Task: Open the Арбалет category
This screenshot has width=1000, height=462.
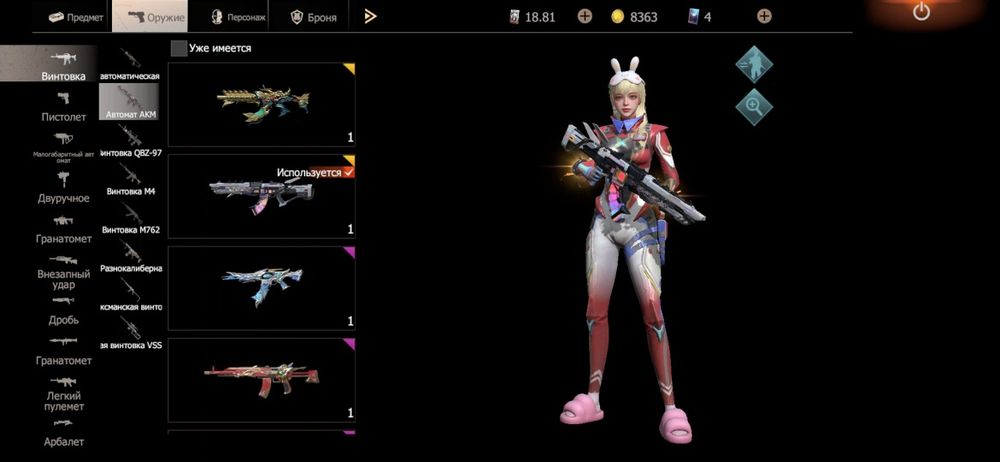Action: coord(63,435)
